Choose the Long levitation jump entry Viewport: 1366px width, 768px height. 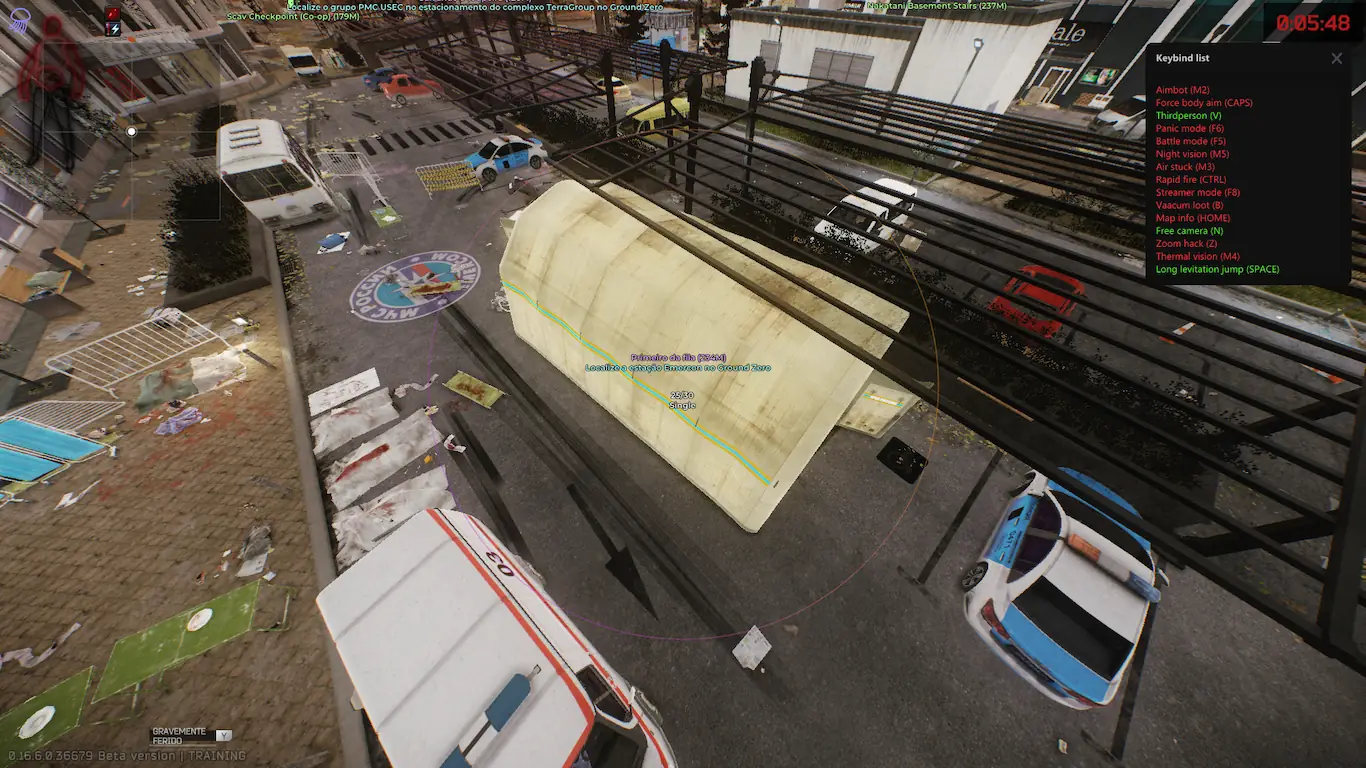click(1217, 269)
